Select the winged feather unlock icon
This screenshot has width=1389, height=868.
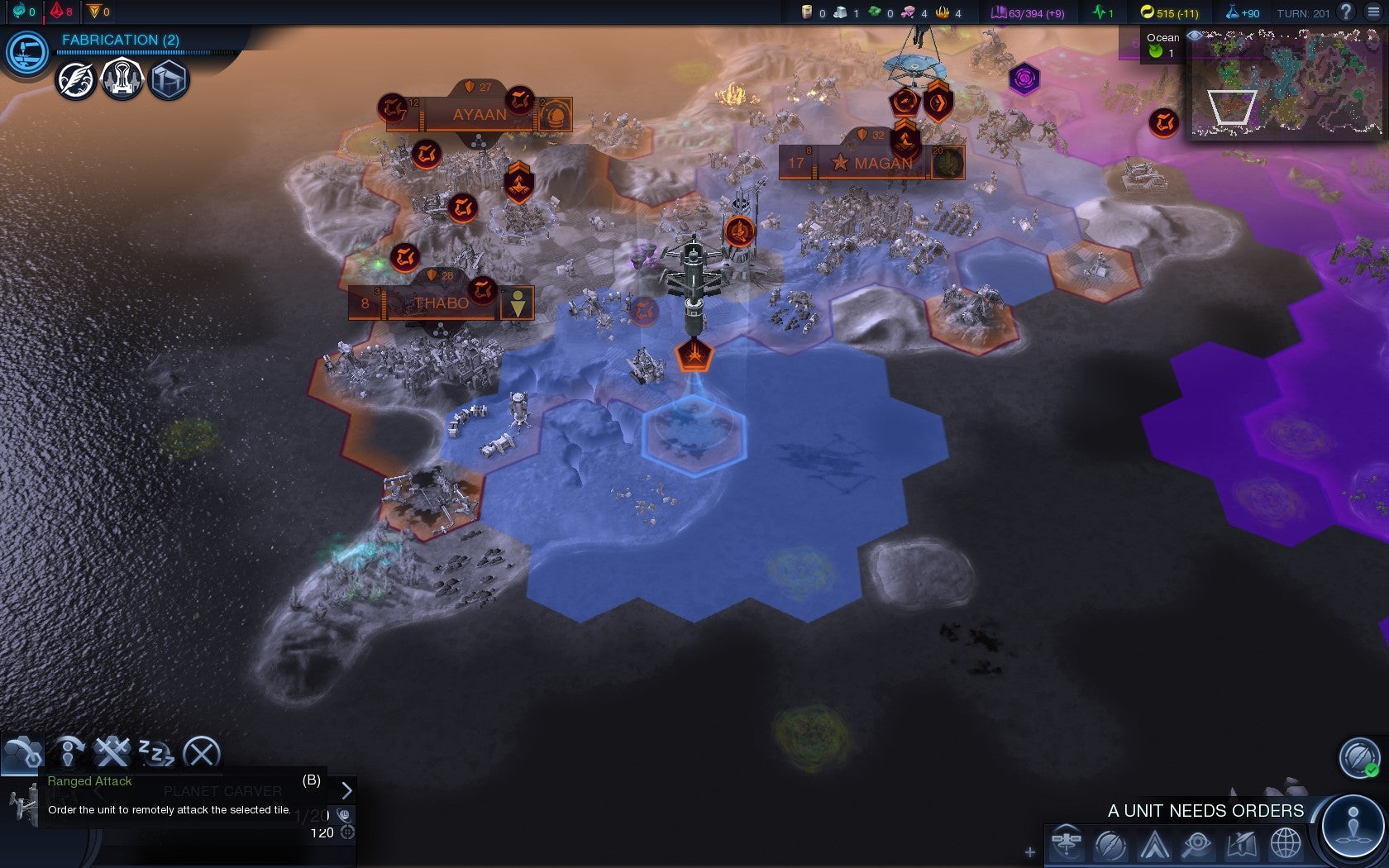click(x=76, y=81)
